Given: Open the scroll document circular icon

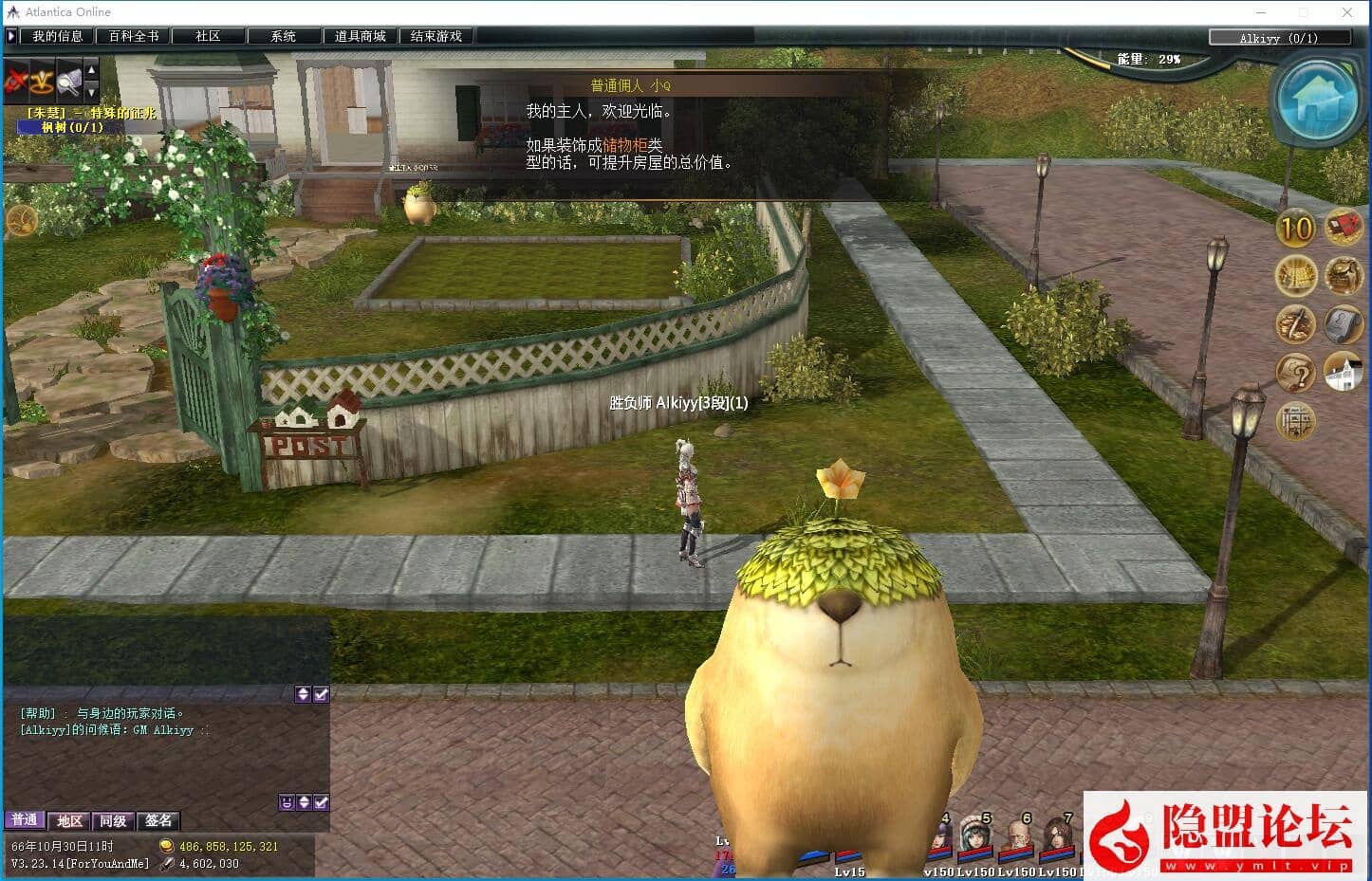Looking at the screenshot, I should click(x=1344, y=324).
